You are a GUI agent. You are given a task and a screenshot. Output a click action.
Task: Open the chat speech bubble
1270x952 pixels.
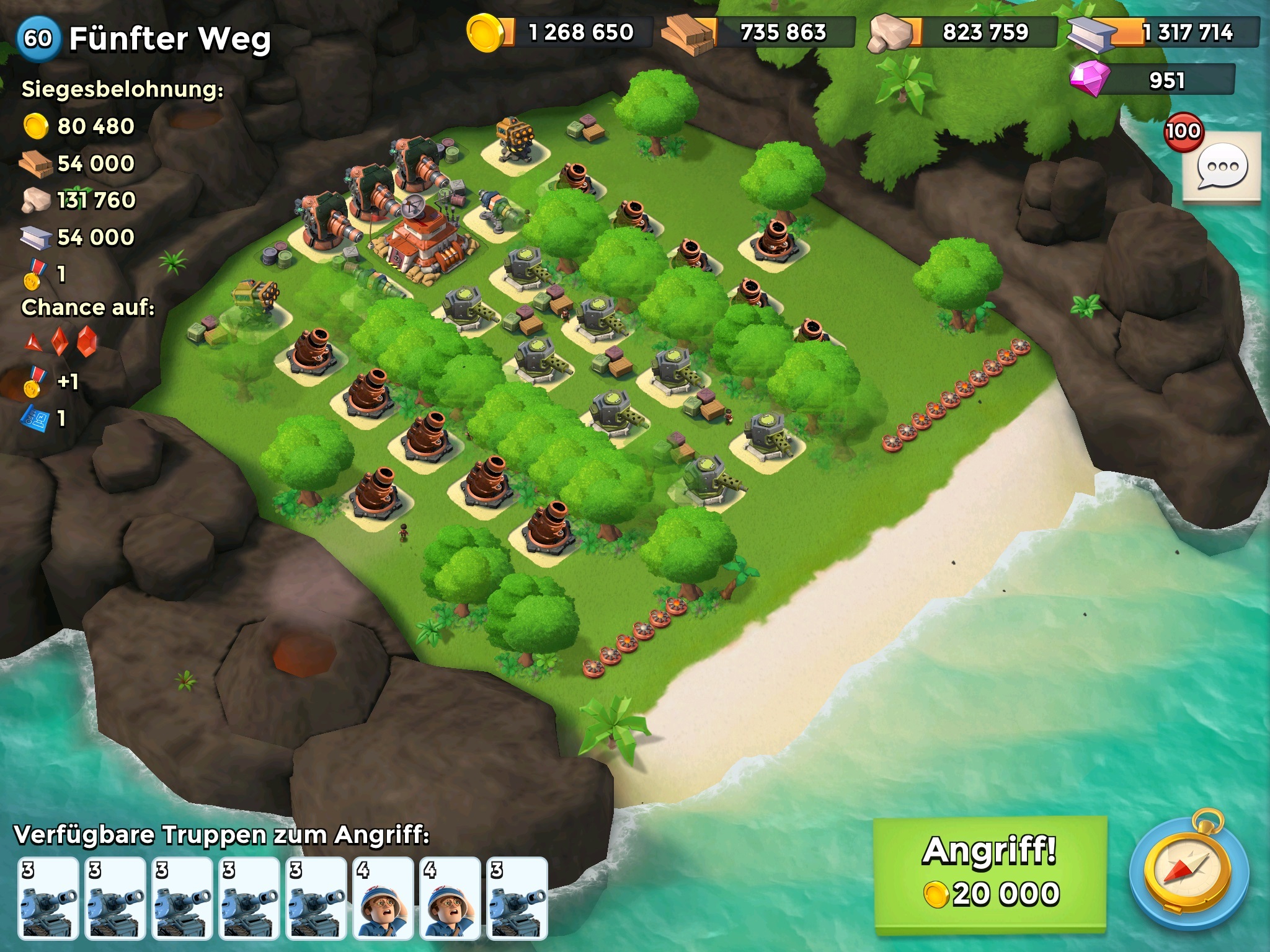tap(1222, 167)
